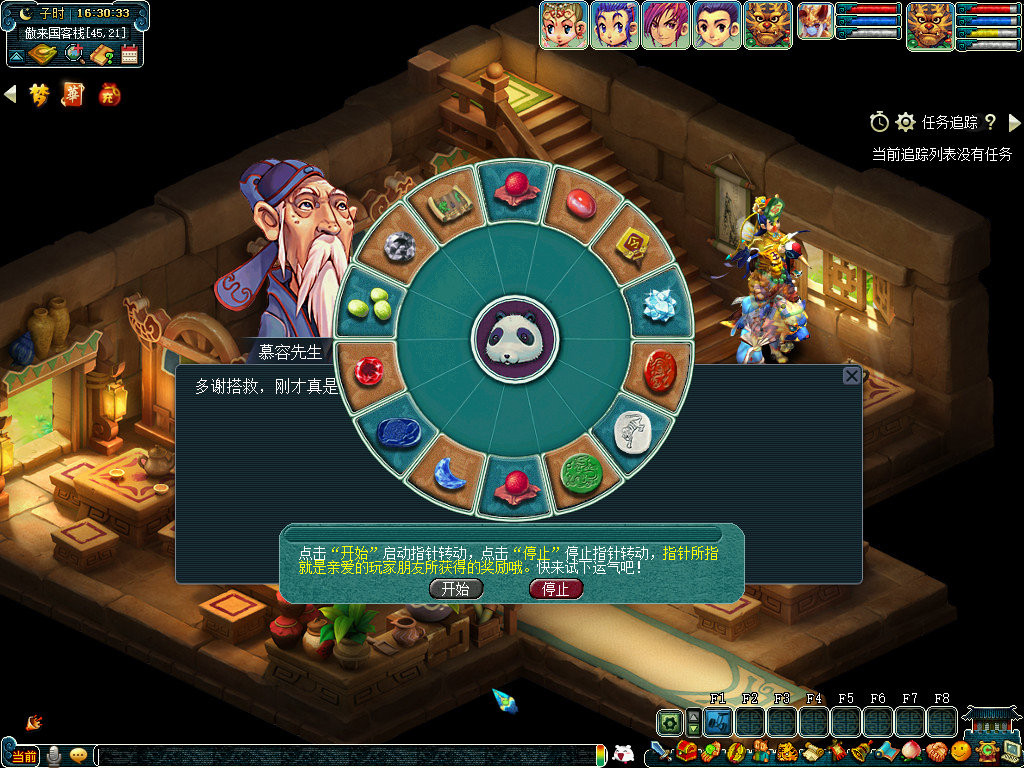Image resolution: width=1024 pixels, height=768 pixels.
Task: Stop the wheel with the 停止 button
Action: [555, 589]
